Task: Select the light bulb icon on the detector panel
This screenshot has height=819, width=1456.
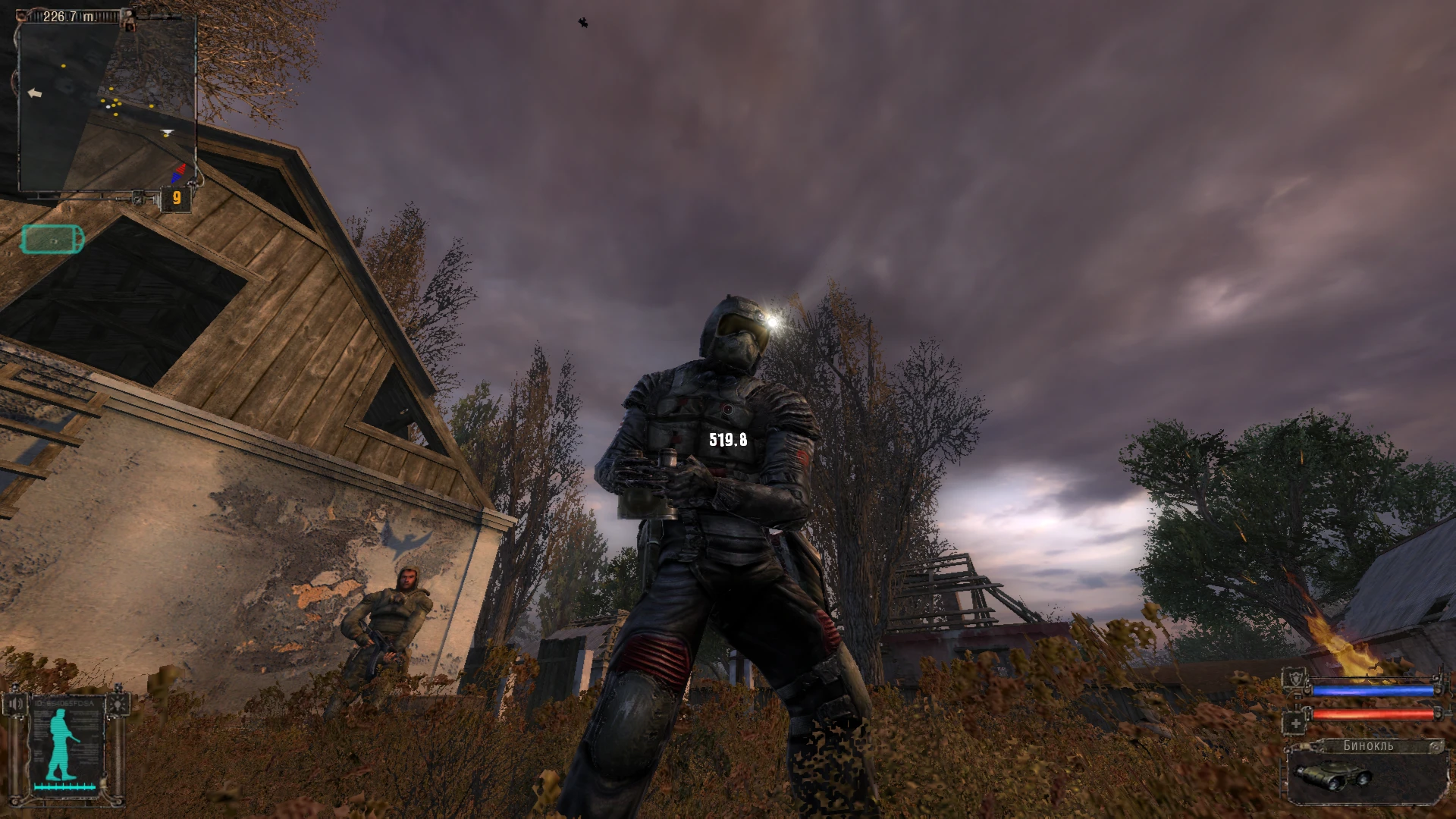Action: [x=118, y=704]
